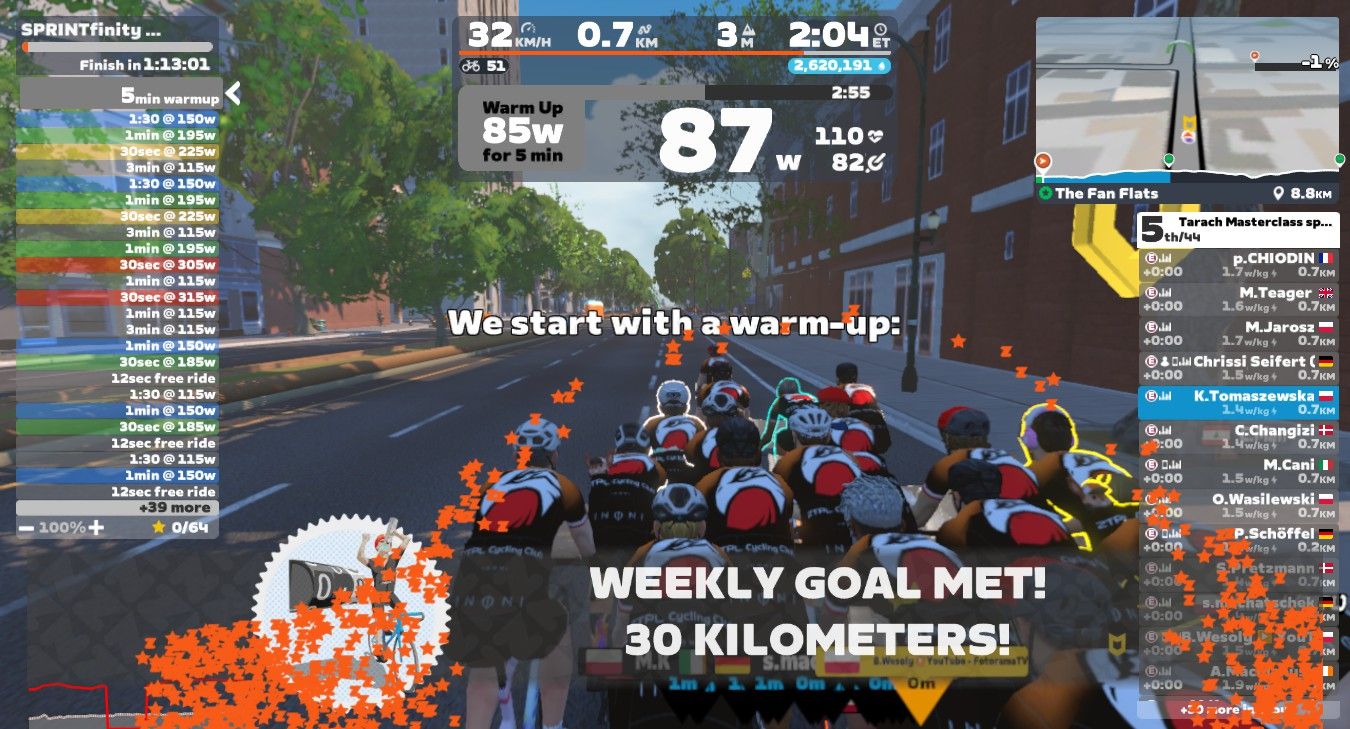Increase workout intensity with the plus button
Viewport: 1350px width, 729px height.
coord(96,527)
